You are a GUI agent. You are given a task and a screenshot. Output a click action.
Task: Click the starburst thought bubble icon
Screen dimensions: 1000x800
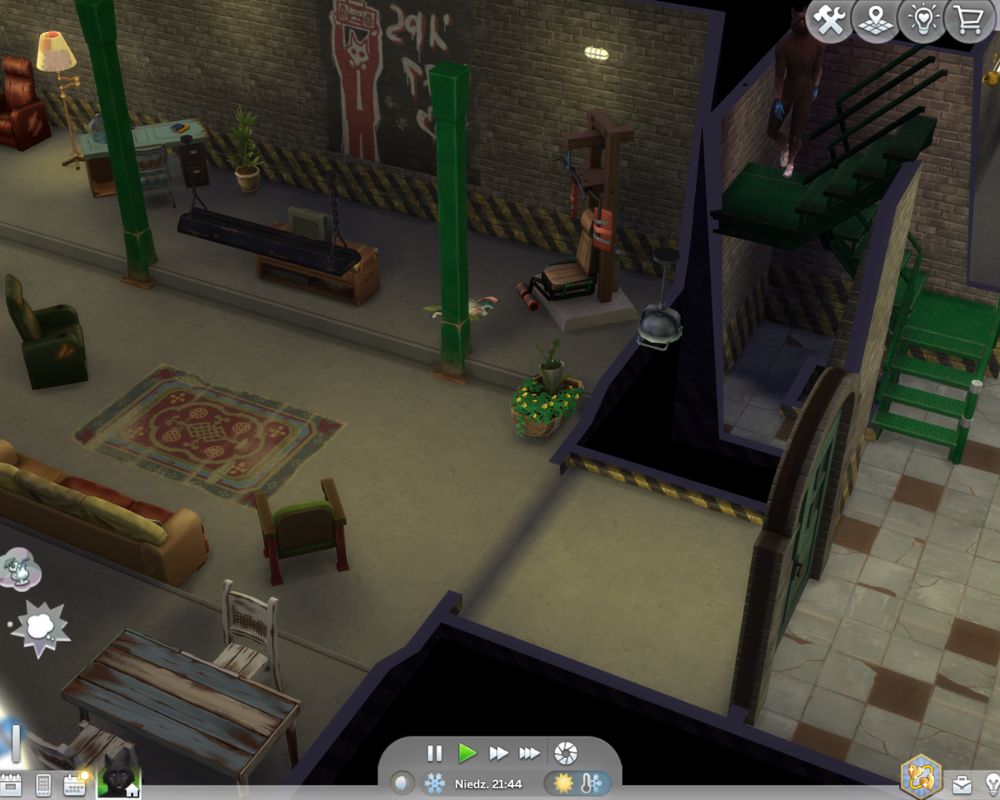(40, 628)
